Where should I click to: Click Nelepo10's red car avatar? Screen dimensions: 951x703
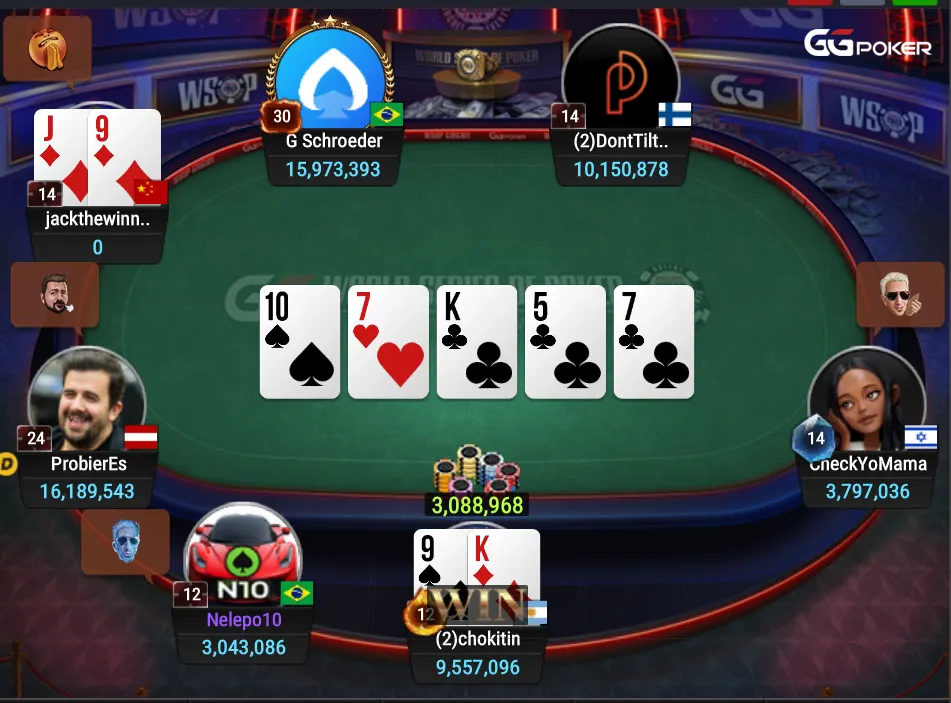[242, 556]
